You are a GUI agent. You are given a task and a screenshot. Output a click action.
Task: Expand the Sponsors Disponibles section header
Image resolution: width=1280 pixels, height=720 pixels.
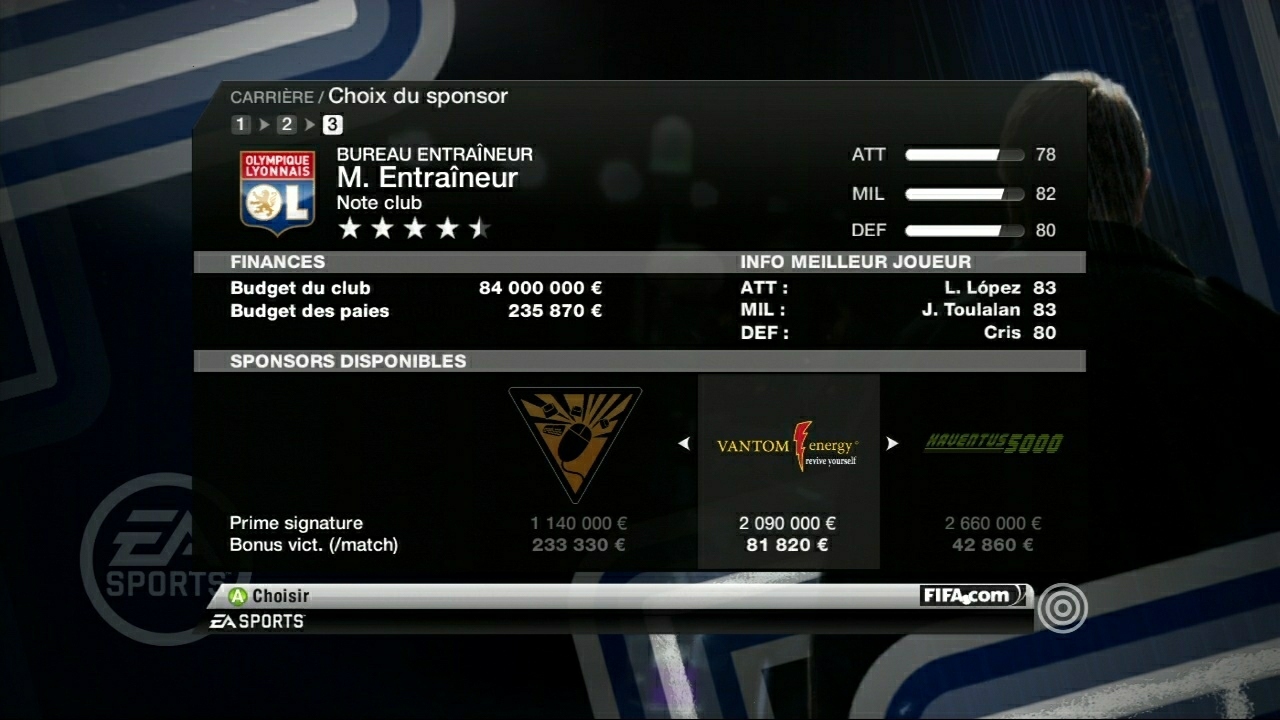(347, 361)
